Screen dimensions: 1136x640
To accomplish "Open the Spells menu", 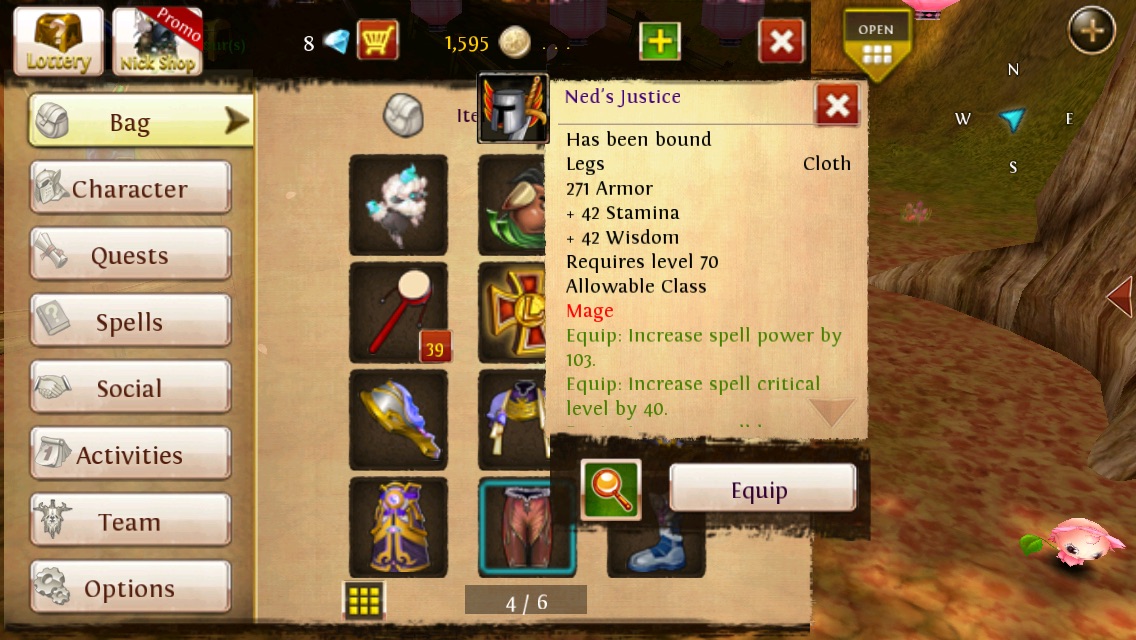I will click(x=130, y=322).
